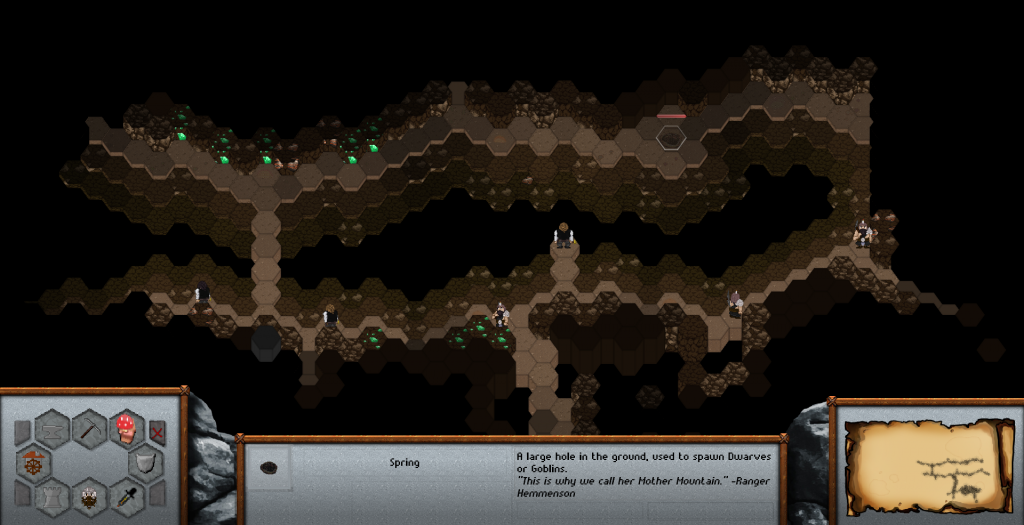
Task: Click the red X cancel button
Action: coord(157,432)
